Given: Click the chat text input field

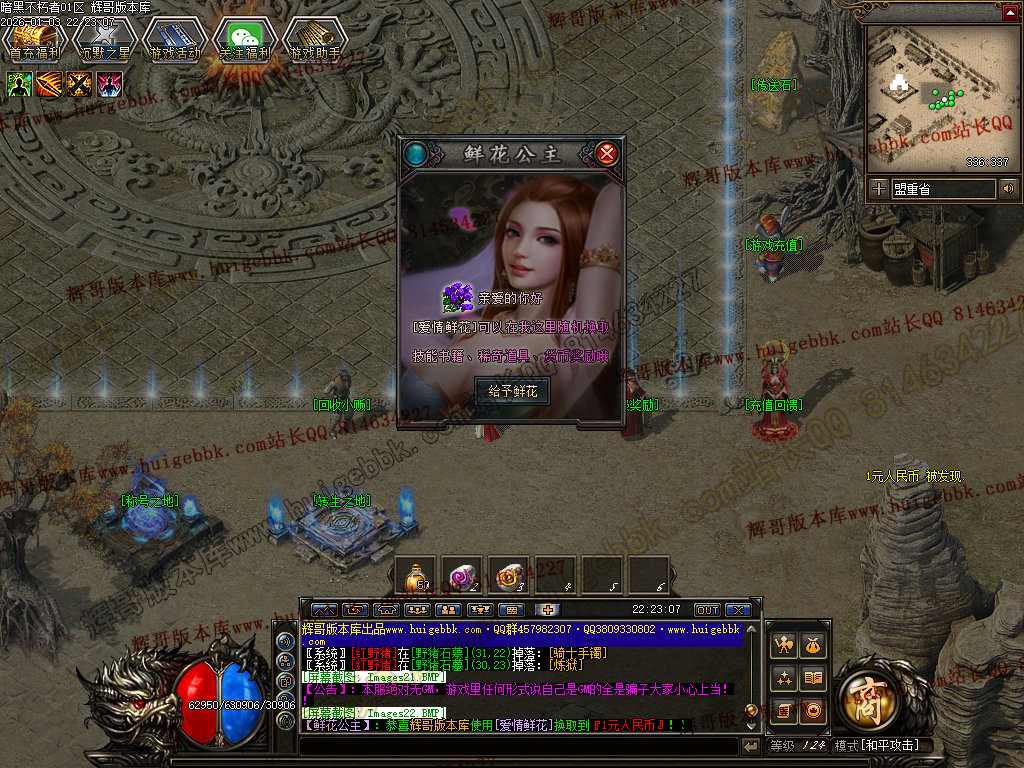Looking at the screenshot, I should [520, 746].
